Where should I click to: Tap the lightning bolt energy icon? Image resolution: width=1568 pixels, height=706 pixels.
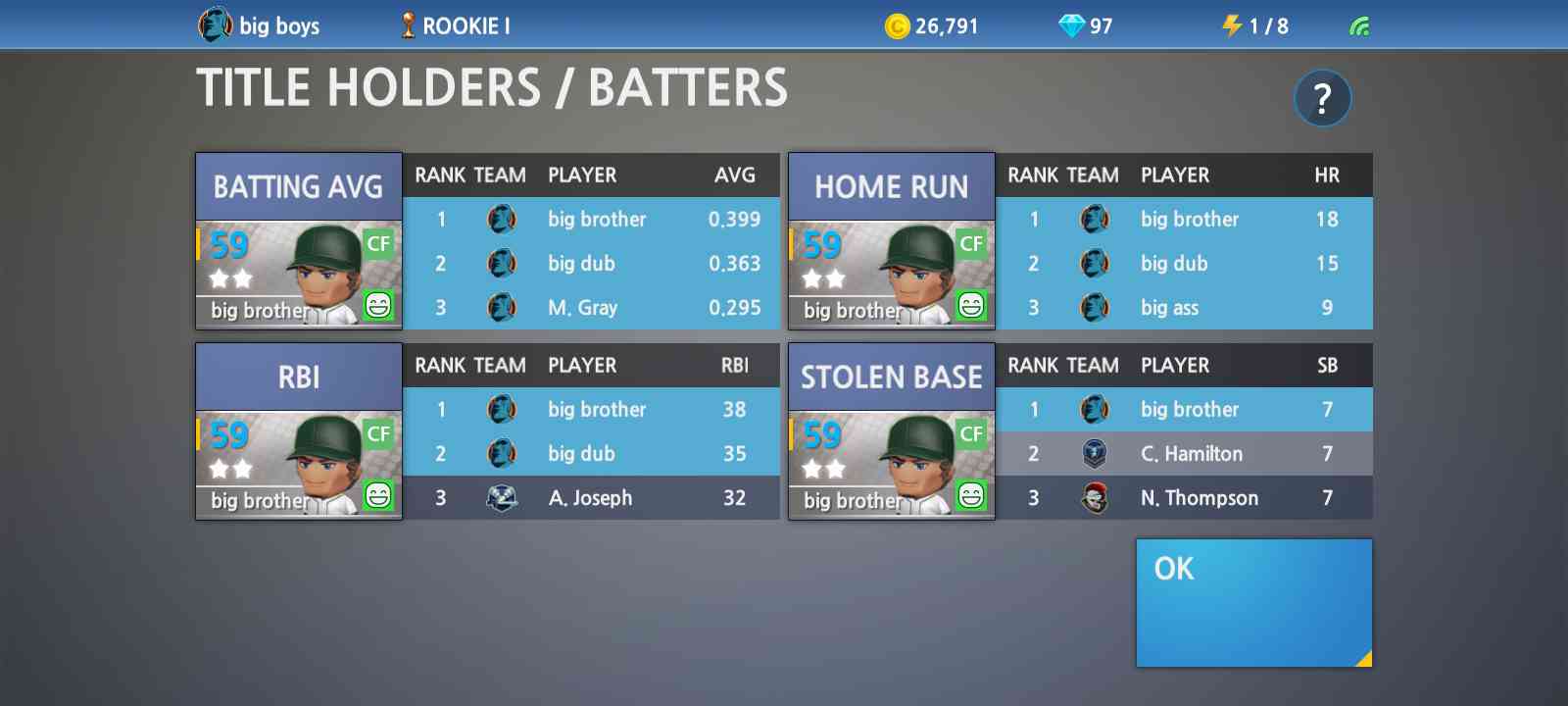pyautogui.click(x=1232, y=25)
